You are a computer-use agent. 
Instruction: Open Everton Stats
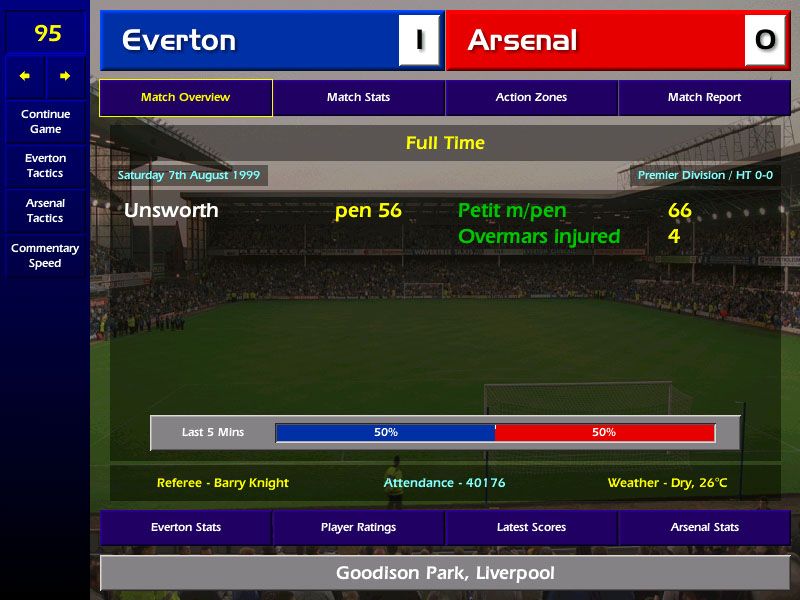point(186,527)
